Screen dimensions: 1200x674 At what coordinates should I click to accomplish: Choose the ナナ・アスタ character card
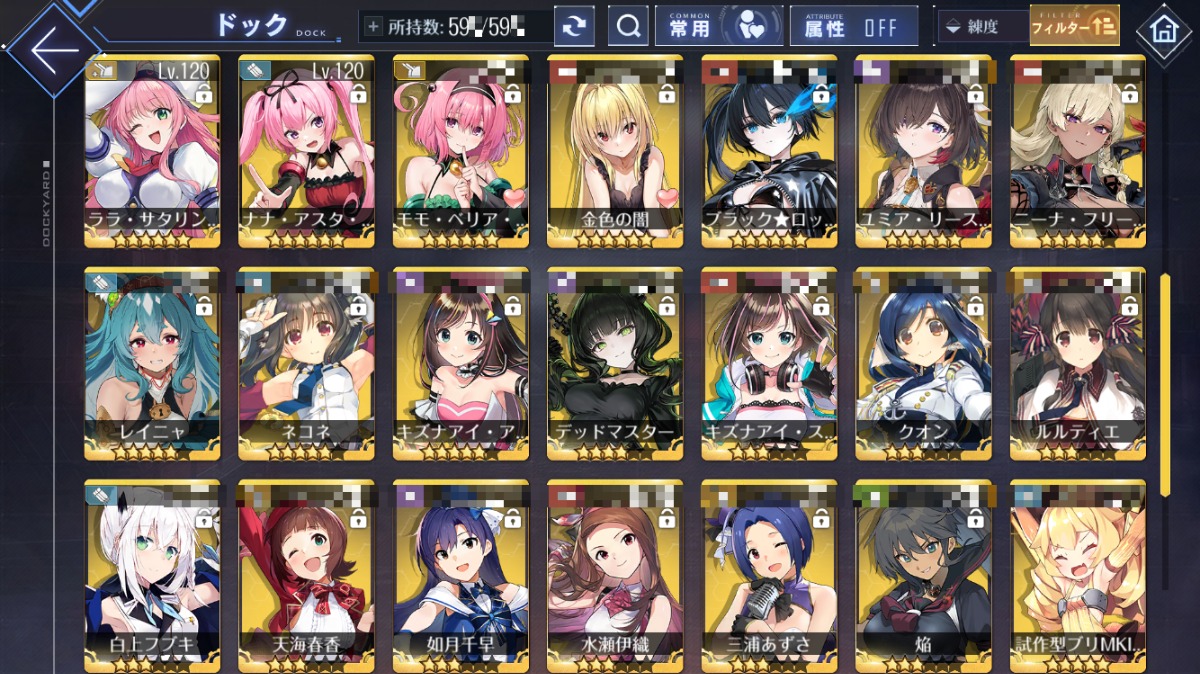click(x=306, y=150)
